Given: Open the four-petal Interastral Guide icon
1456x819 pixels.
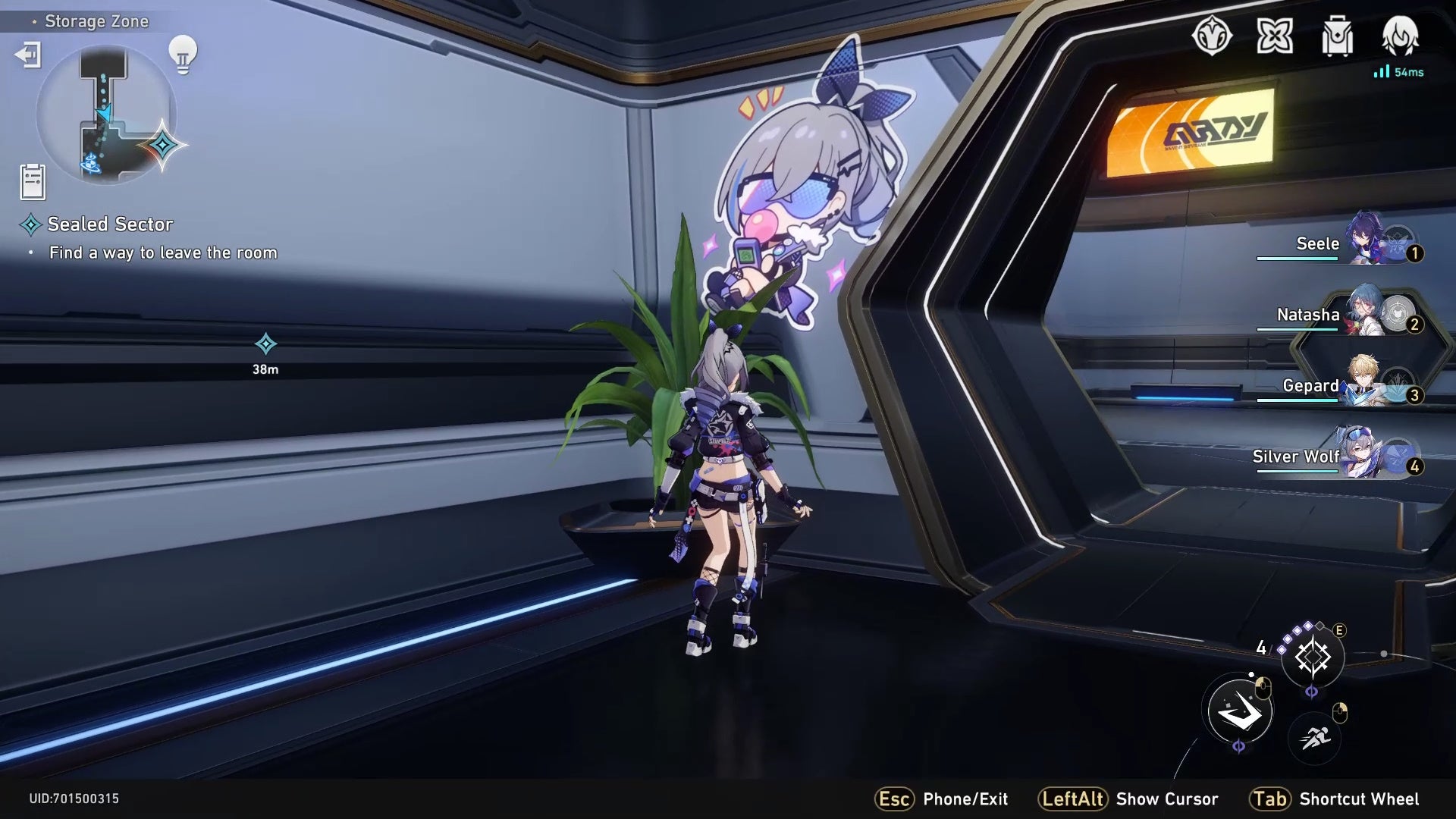Looking at the screenshot, I should tap(1273, 36).
